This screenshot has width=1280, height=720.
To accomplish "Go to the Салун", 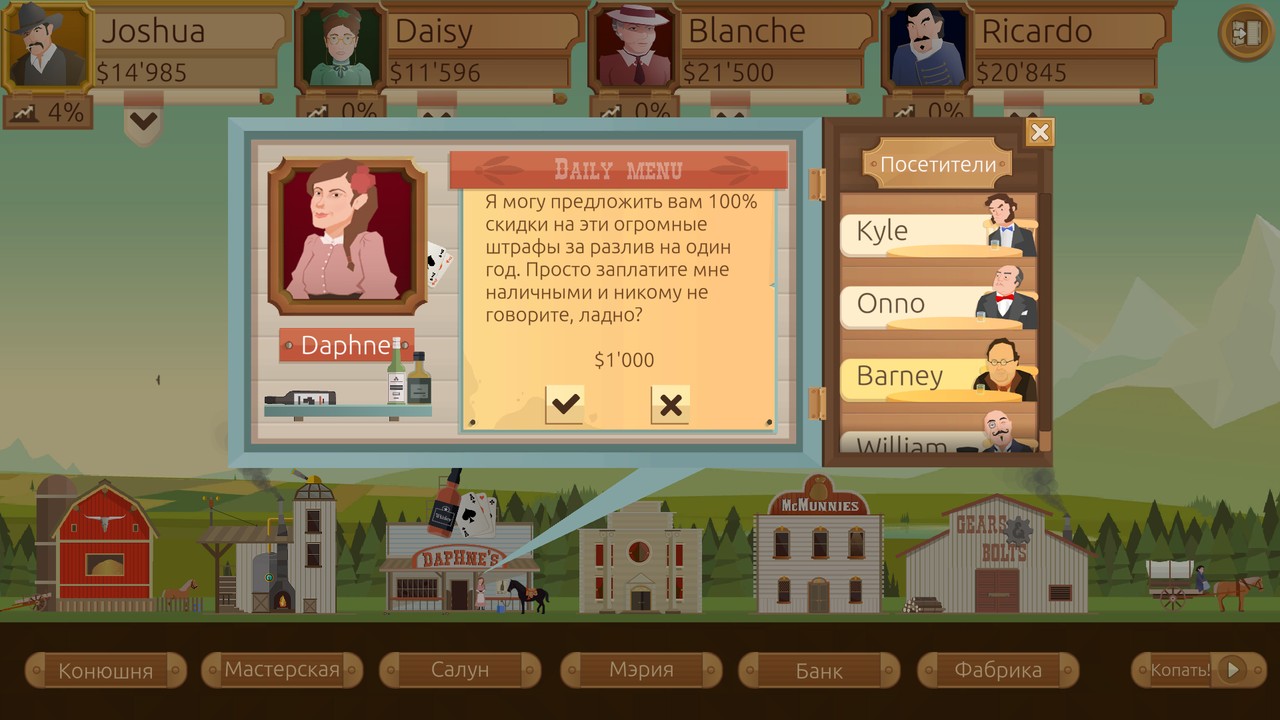I will coord(460,670).
